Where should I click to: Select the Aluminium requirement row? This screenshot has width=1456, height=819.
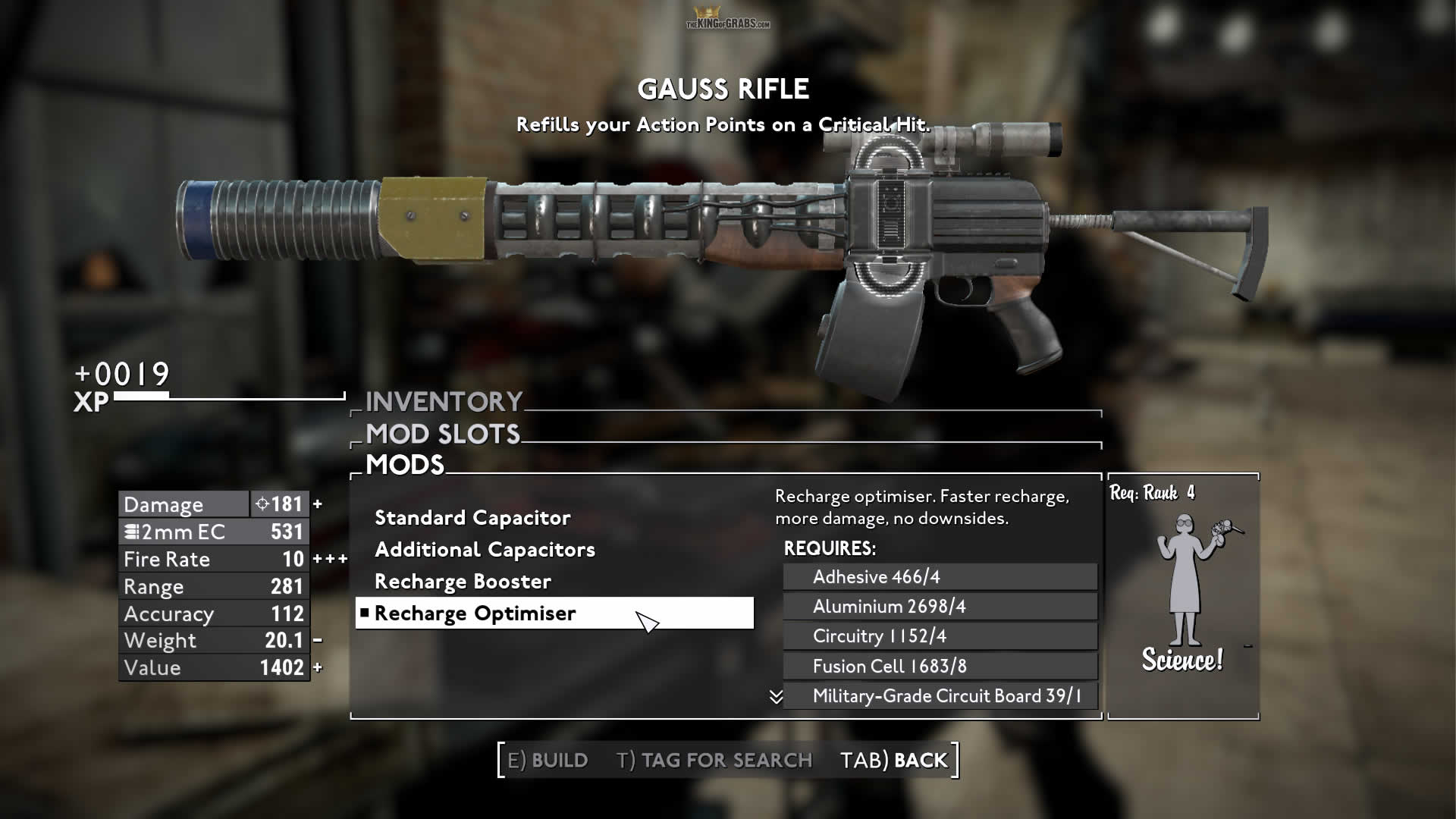coord(940,607)
